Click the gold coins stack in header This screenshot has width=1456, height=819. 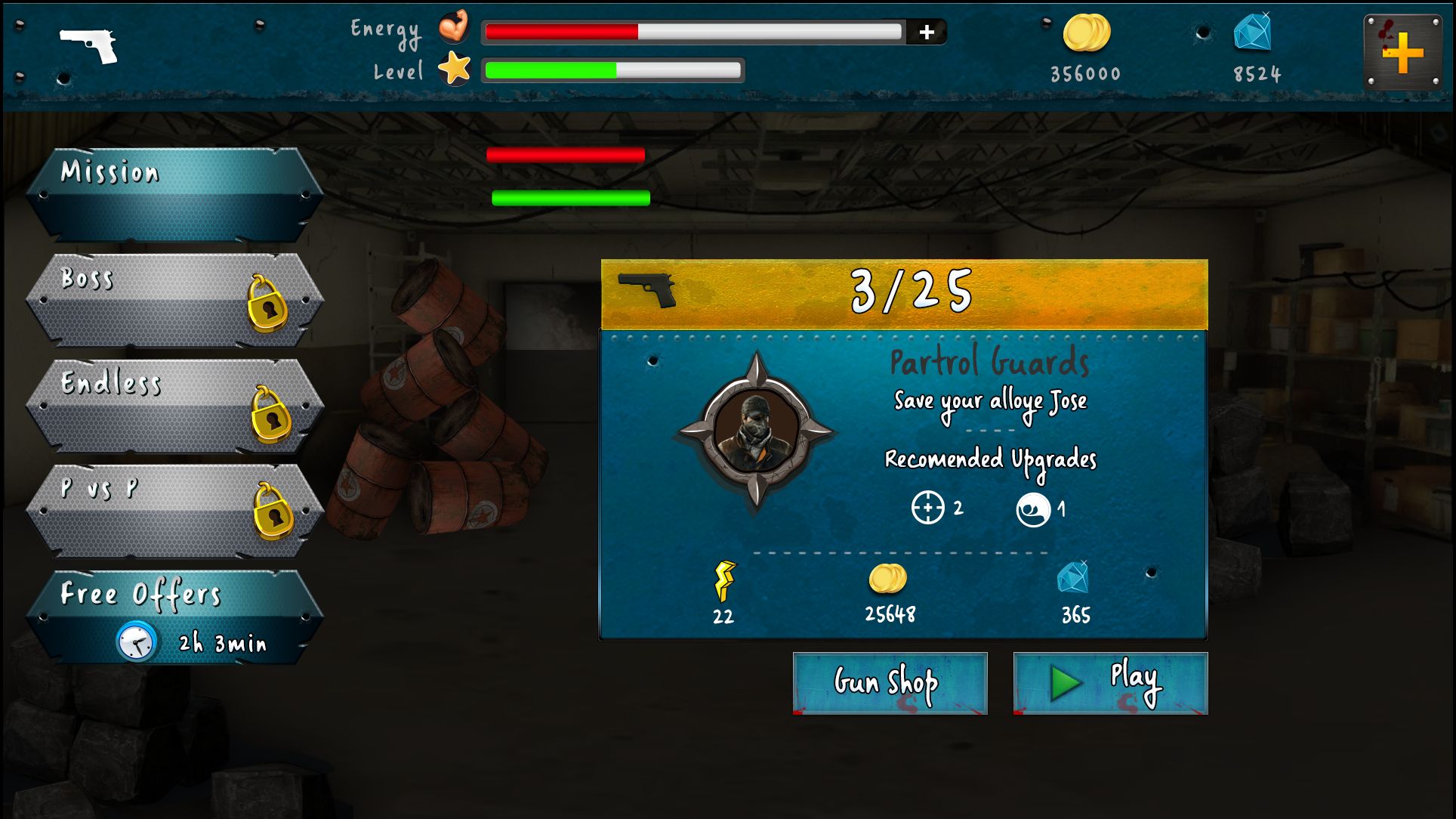[x=1086, y=33]
